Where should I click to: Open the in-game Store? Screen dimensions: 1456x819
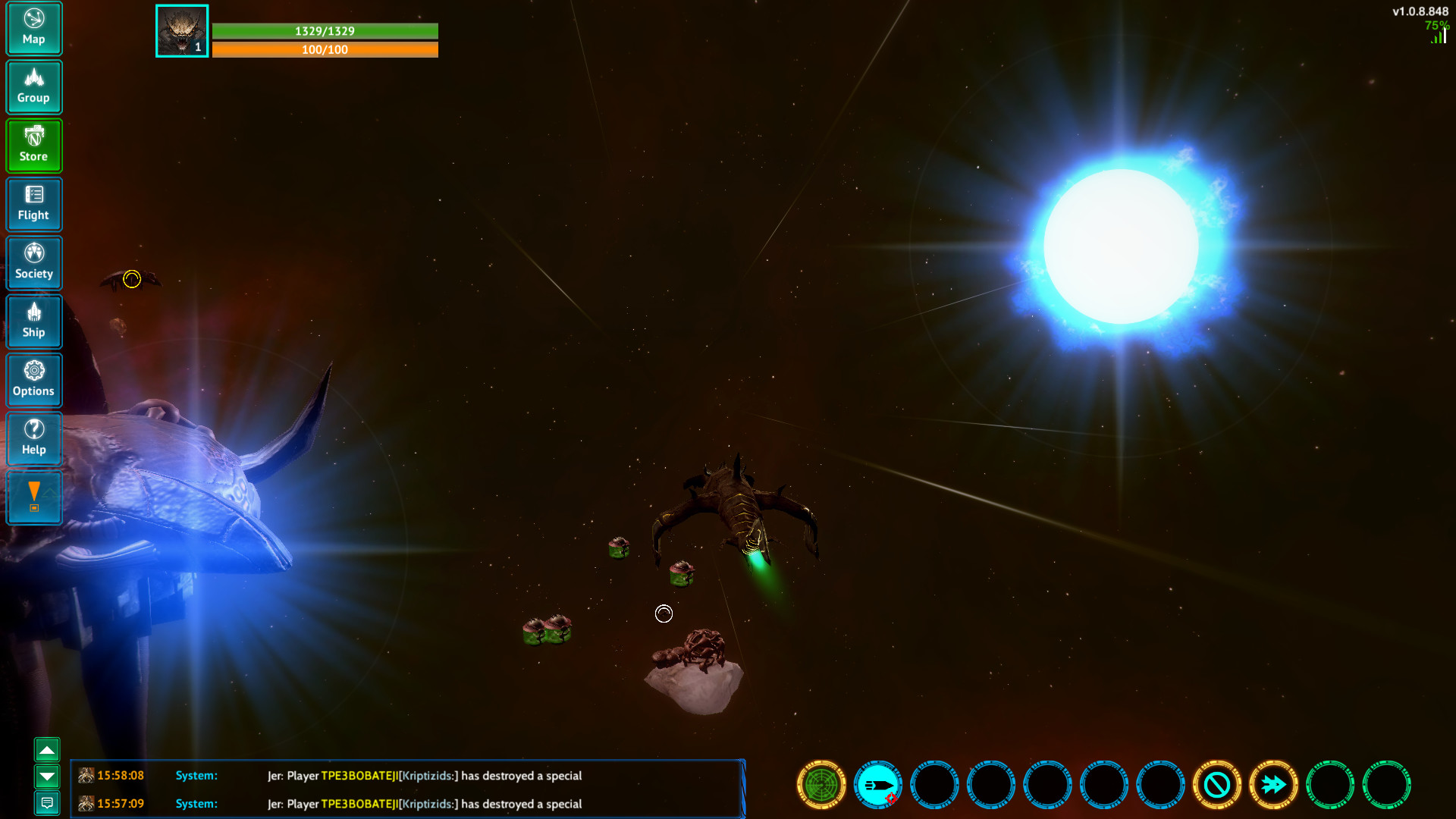[x=34, y=145]
